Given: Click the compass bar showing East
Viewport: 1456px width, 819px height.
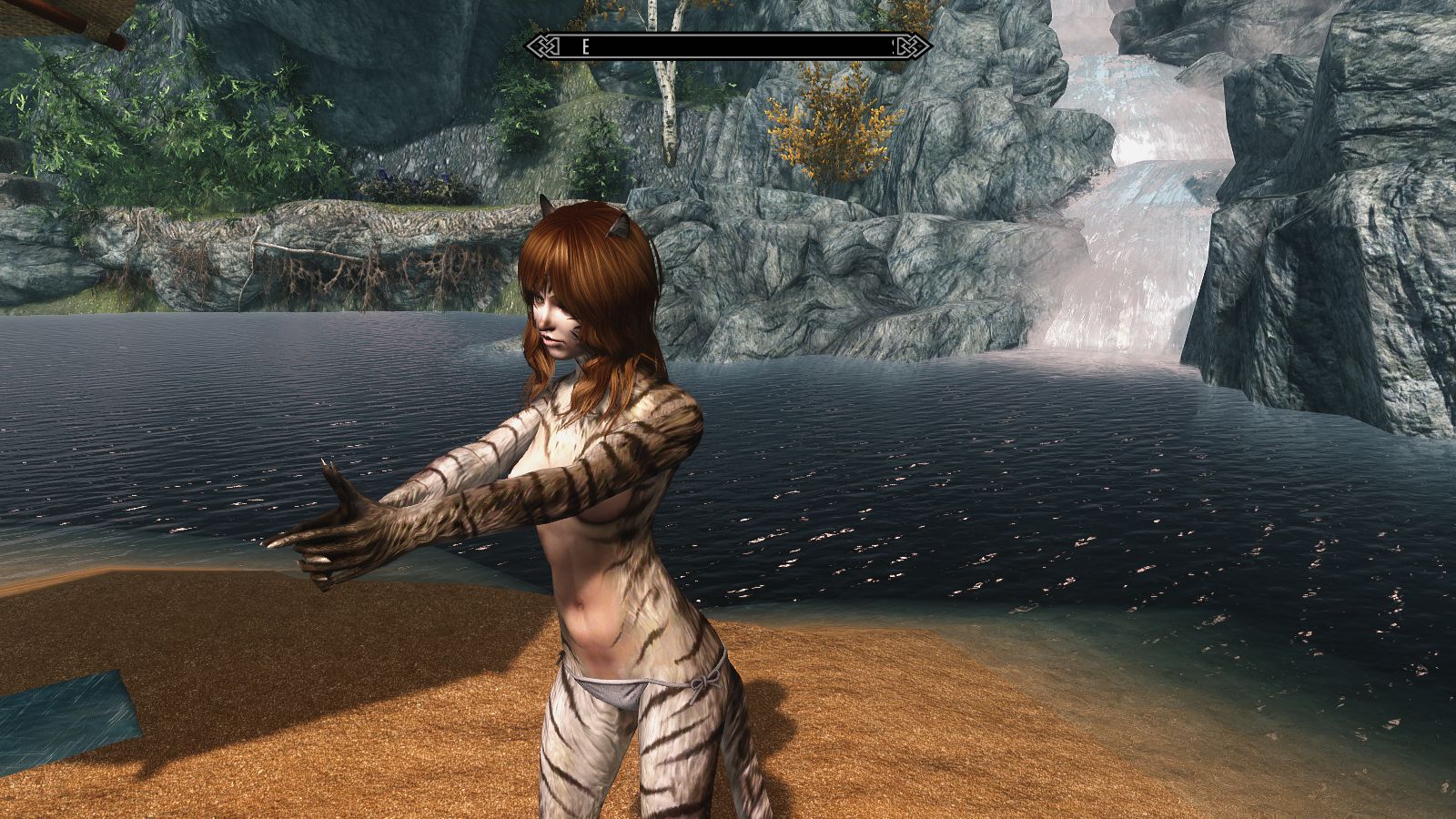Looking at the screenshot, I should [x=728, y=47].
